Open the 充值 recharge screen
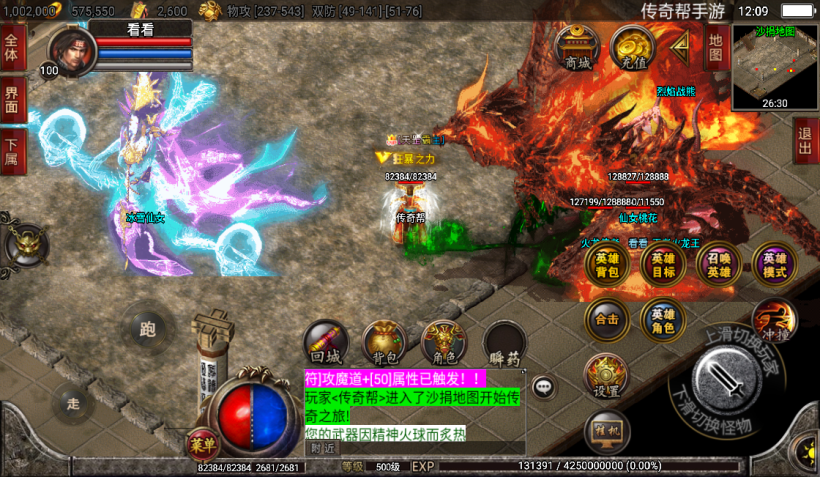The image size is (820, 477). click(x=634, y=48)
